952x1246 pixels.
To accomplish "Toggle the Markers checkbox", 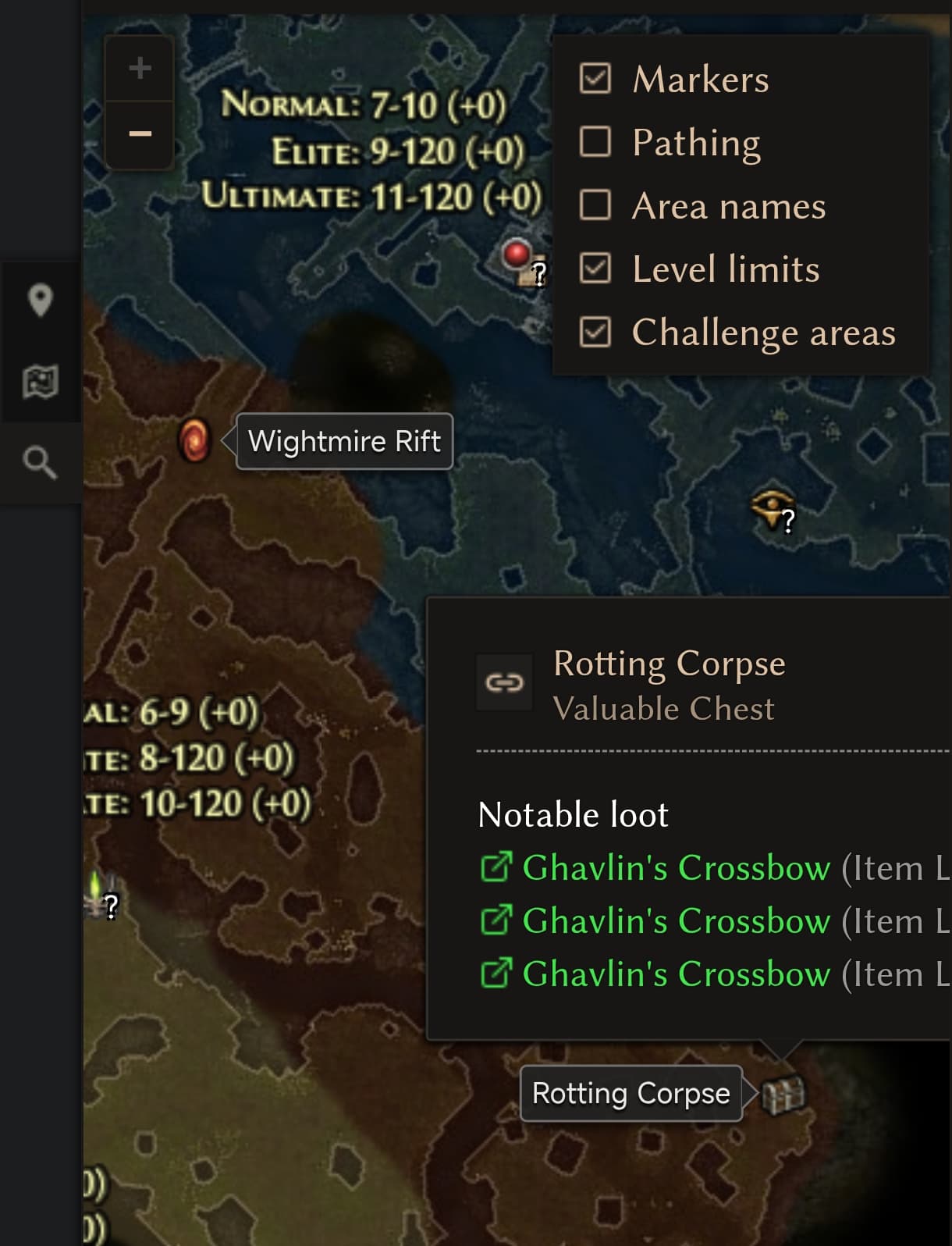I will (595, 79).
